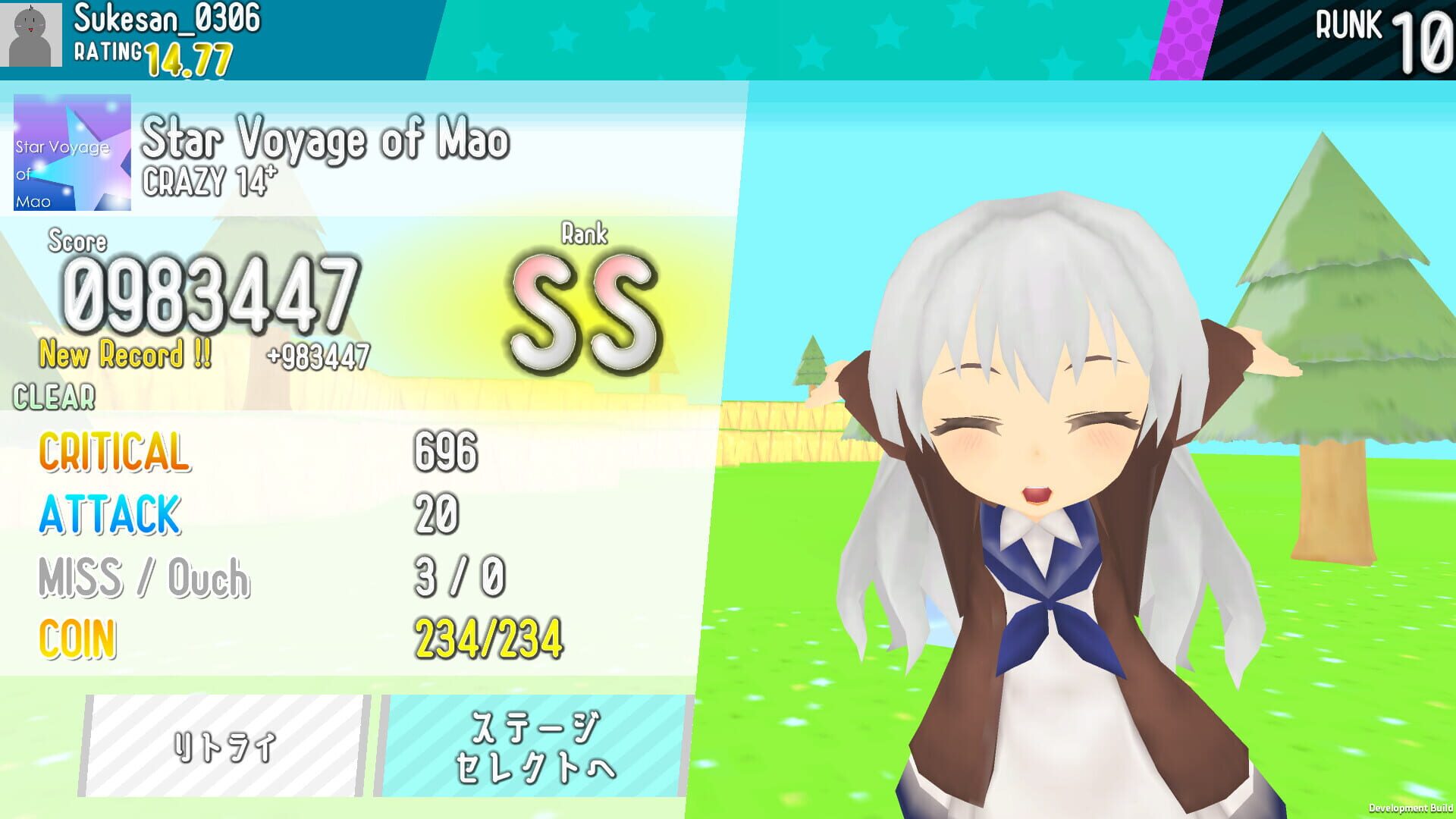Click the ATTACK judgment label
Viewport: 1456px width, 819px height.
click(x=110, y=516)
